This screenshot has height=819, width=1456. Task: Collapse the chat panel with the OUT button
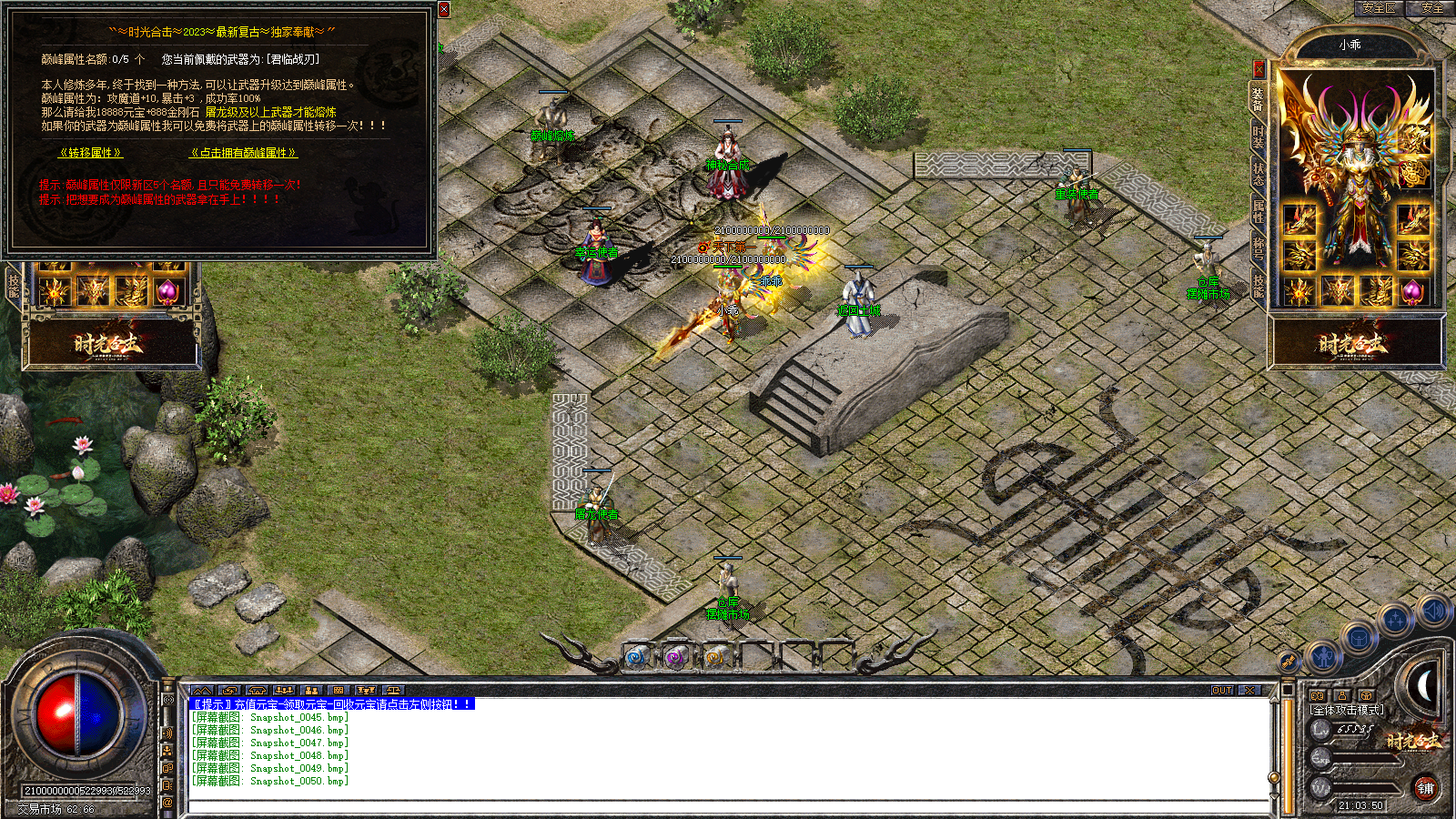(x=1222, y=690)
